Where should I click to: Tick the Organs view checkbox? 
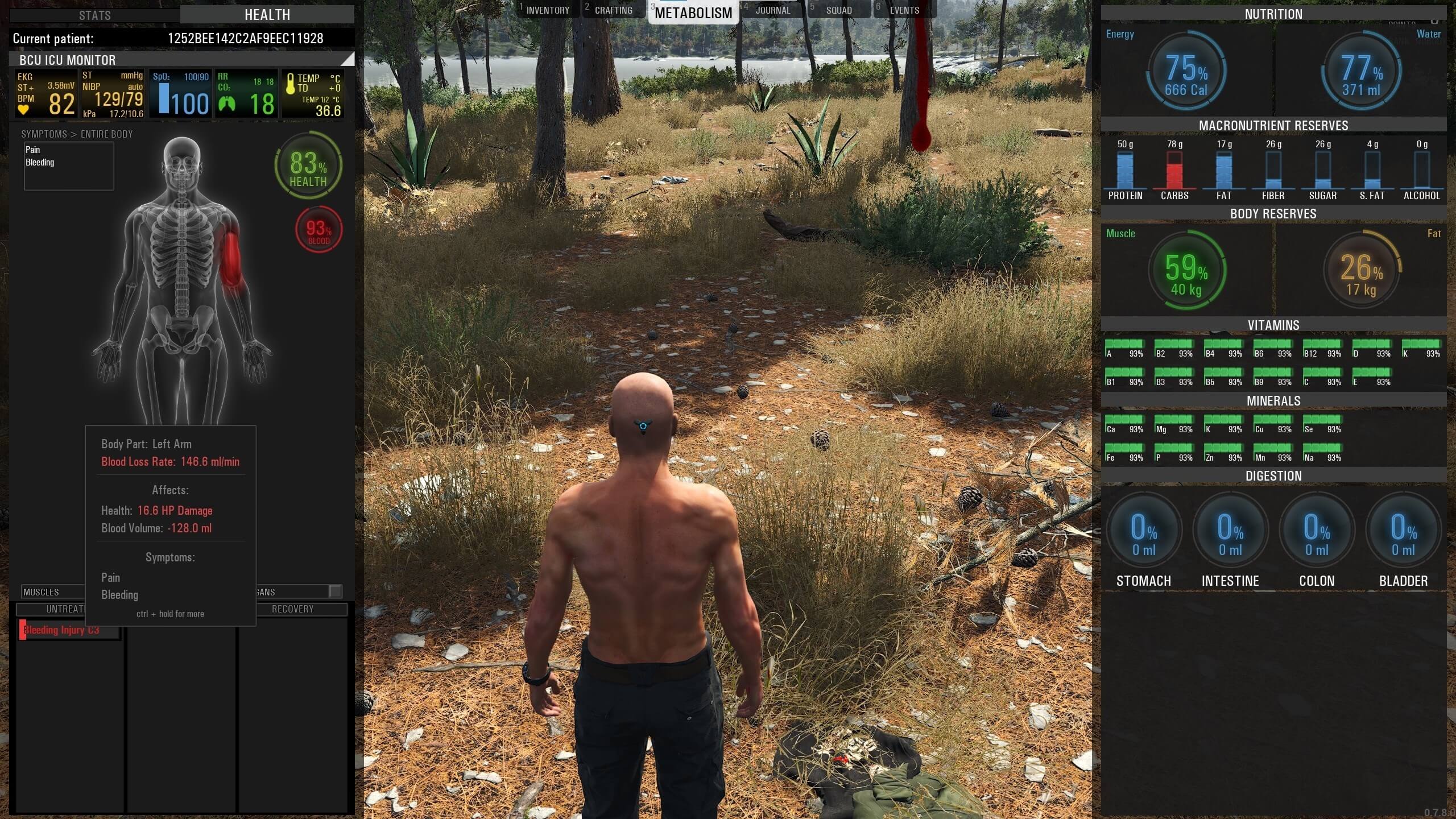[x=336, y=591]
